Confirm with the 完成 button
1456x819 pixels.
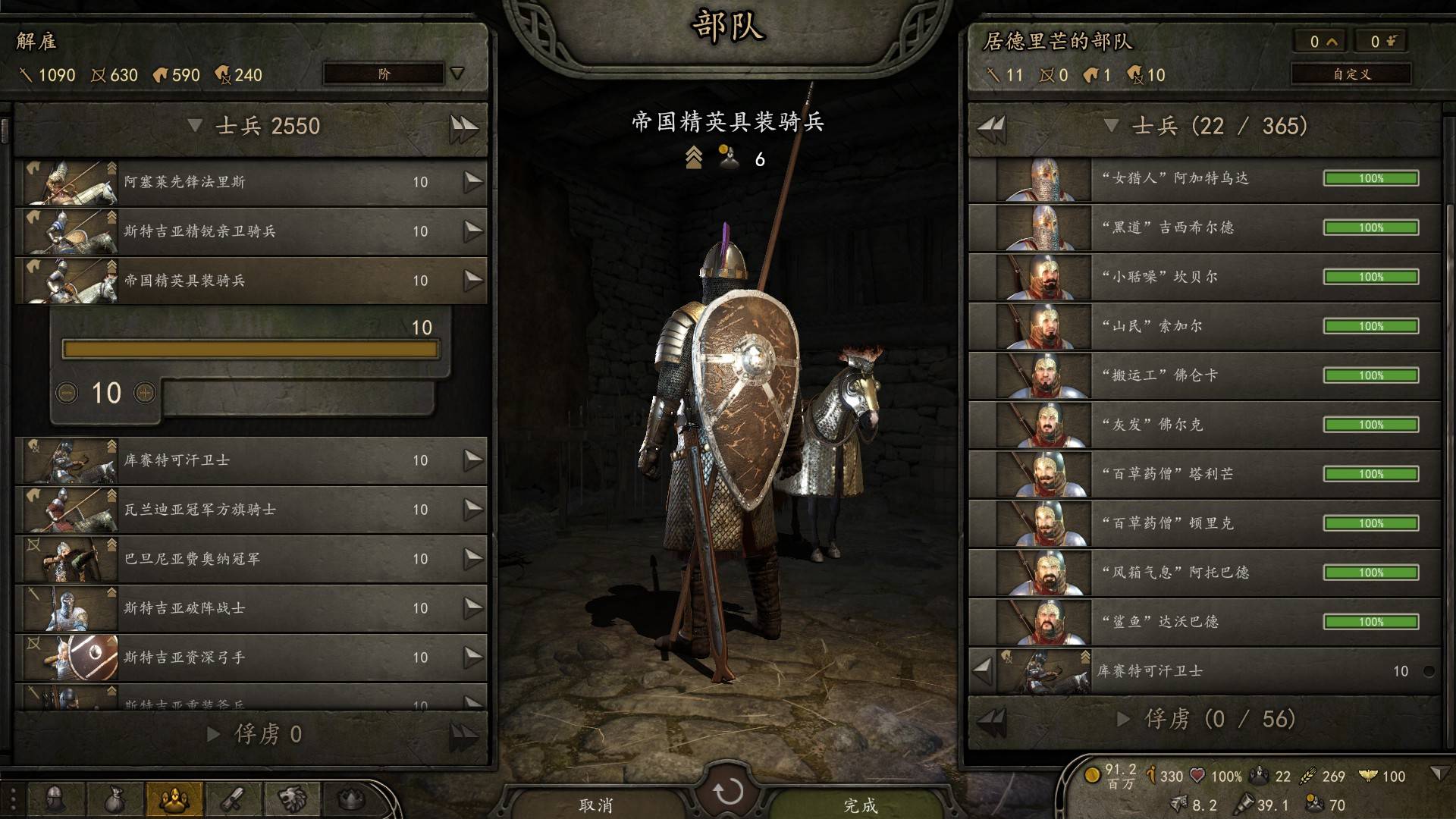click(860, 804)
